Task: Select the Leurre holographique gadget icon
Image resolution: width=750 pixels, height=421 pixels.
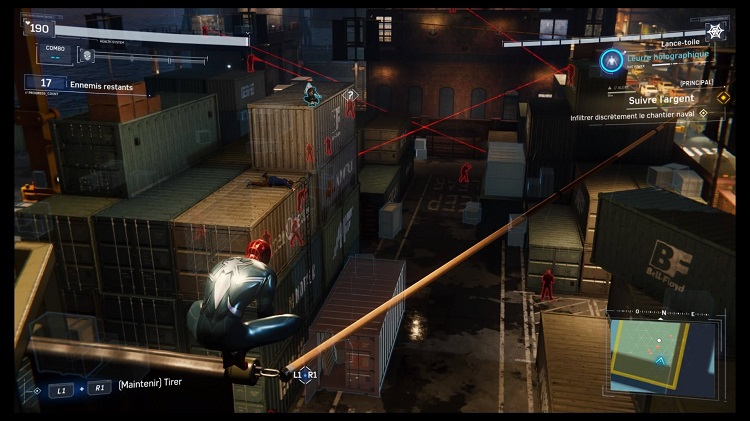Action: (611, 61)
